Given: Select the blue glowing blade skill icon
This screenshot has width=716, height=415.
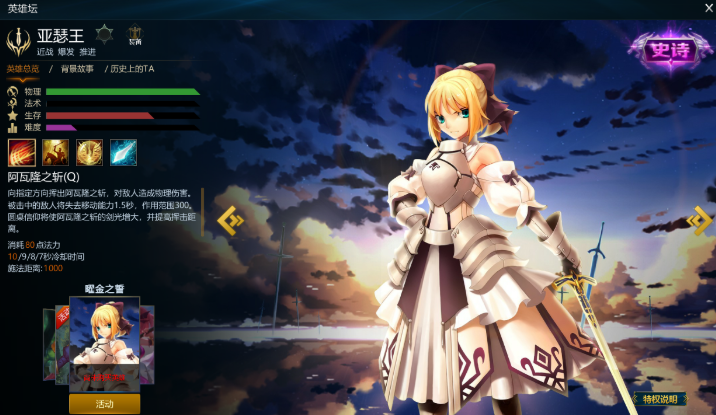Looking at the screenshot, I should tap(123, 152).
